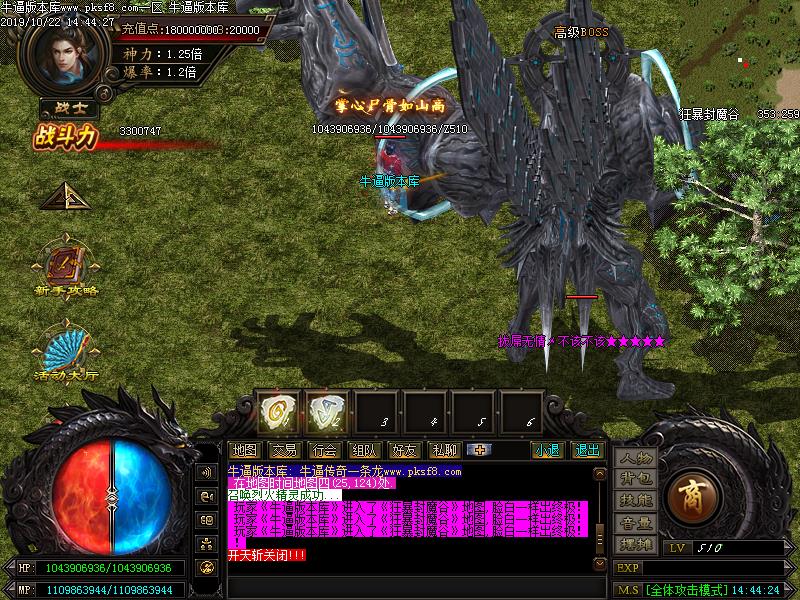Toggle the 音量 sound button
Image resolution: width=800 pixels, height=600 pixels.
click(635, 522)
